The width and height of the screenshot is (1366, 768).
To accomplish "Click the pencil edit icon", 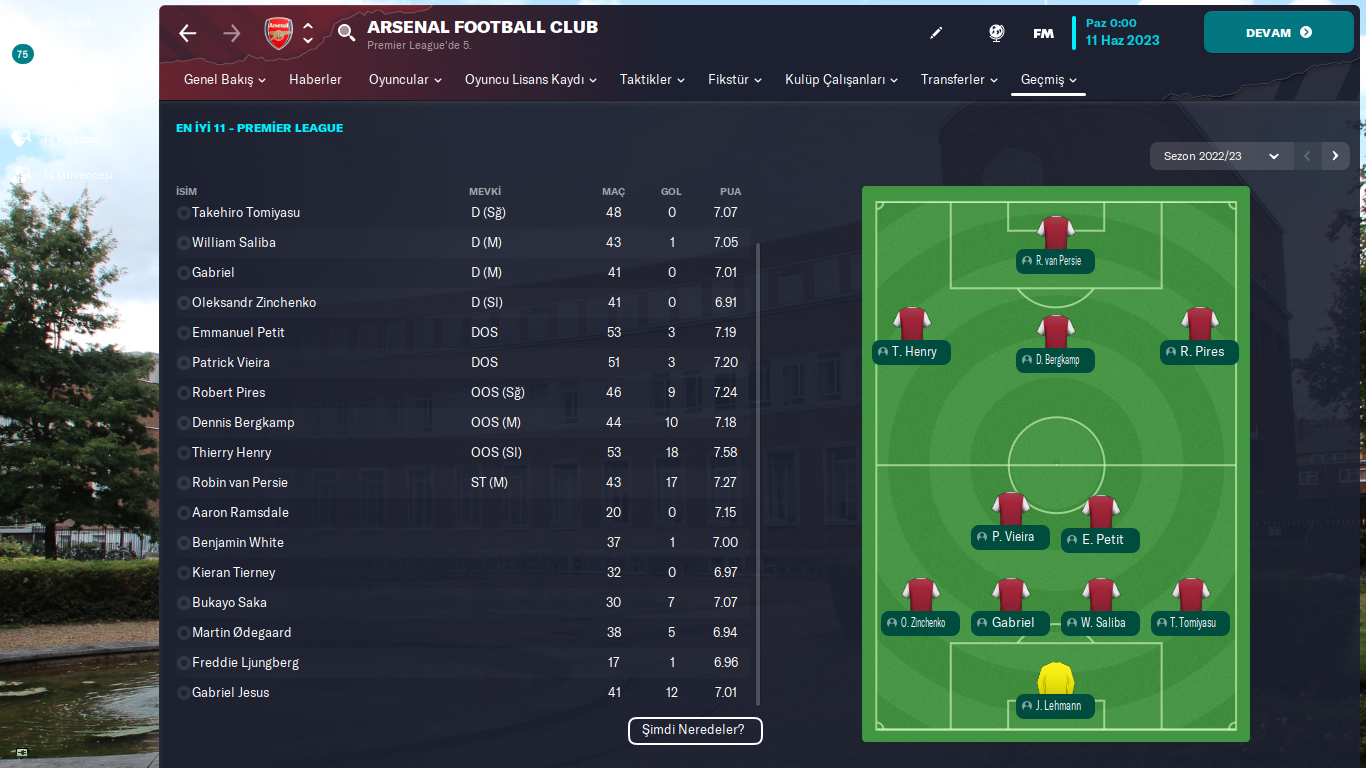I will (x=936, y=33).
